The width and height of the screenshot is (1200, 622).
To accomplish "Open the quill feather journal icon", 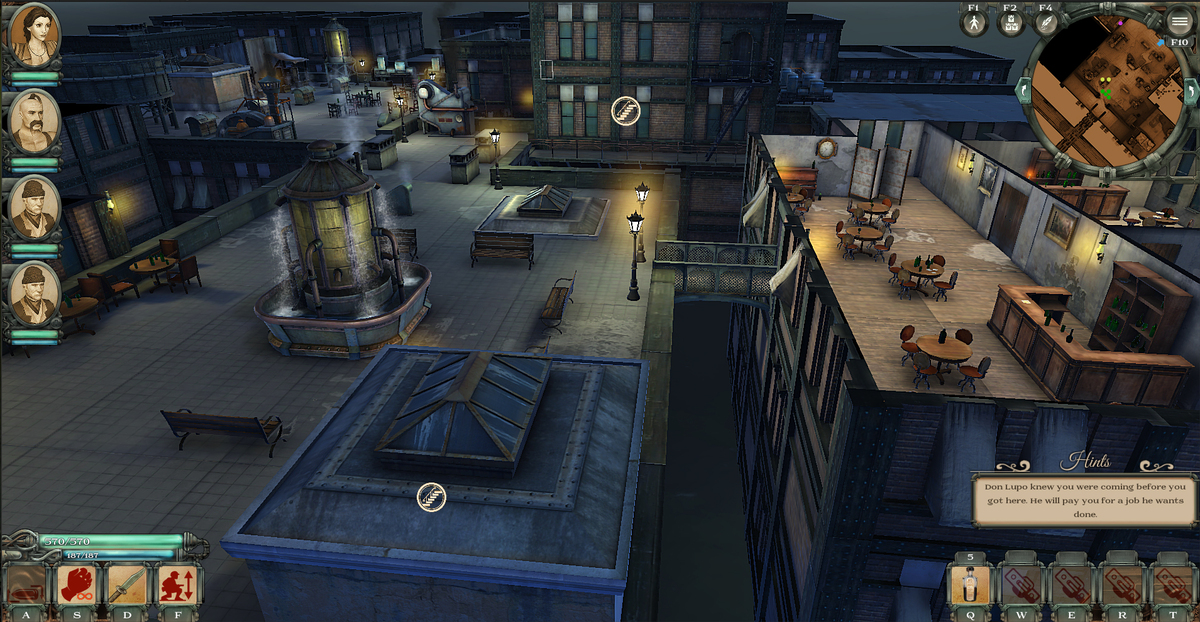I will pos(1046,23).
